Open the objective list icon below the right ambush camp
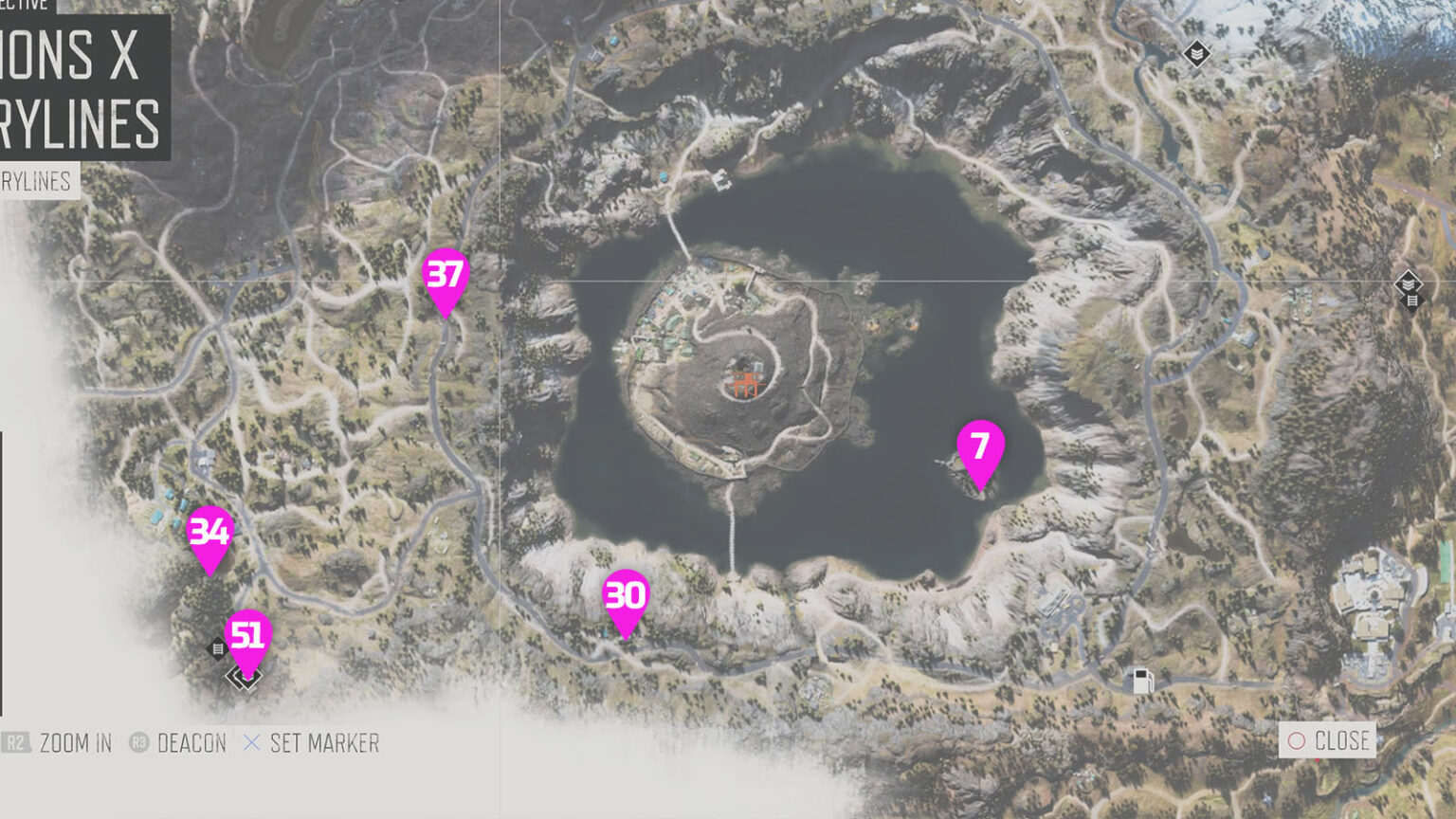 click(1411, 302)
